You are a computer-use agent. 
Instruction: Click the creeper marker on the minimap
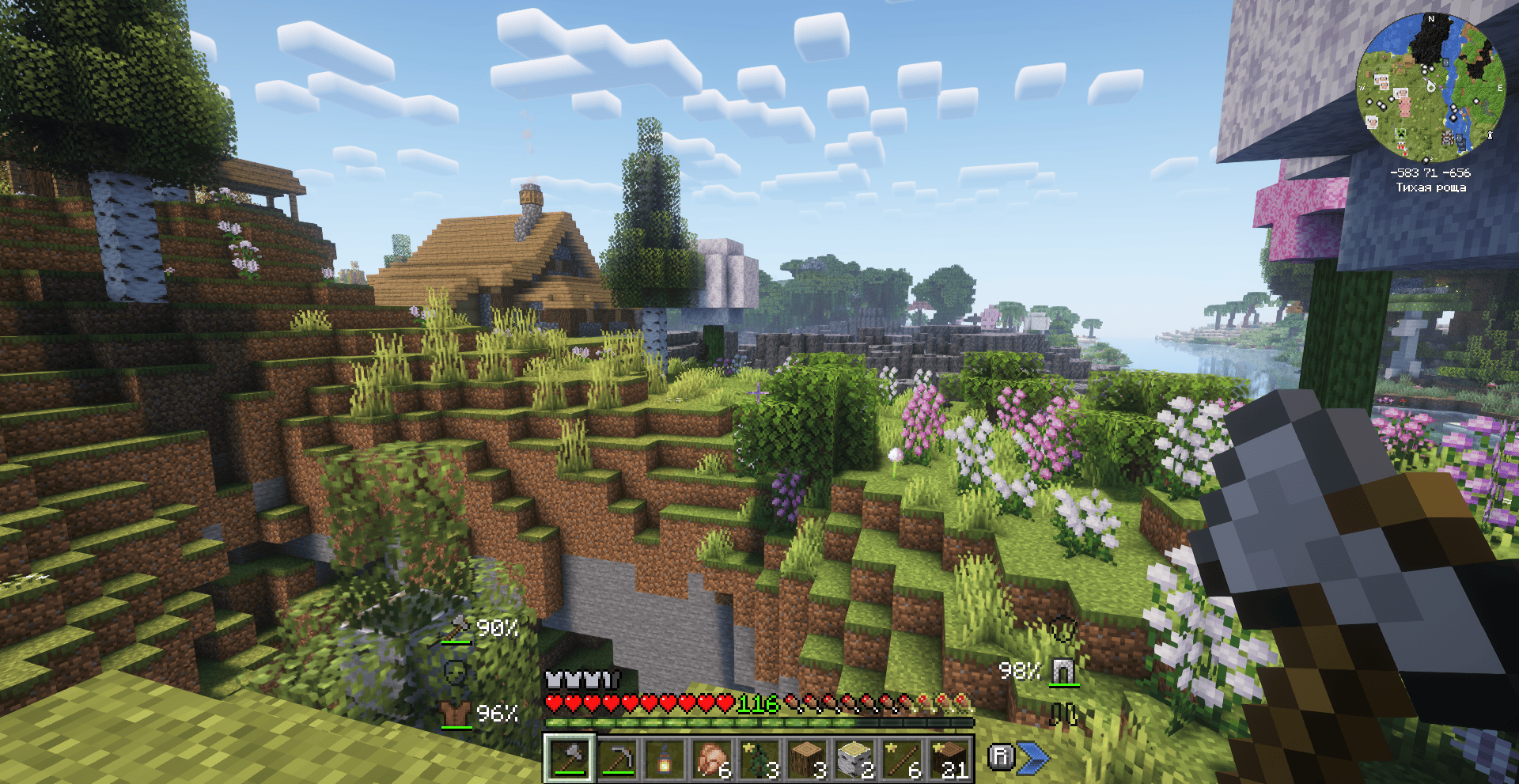[1400, 134]
